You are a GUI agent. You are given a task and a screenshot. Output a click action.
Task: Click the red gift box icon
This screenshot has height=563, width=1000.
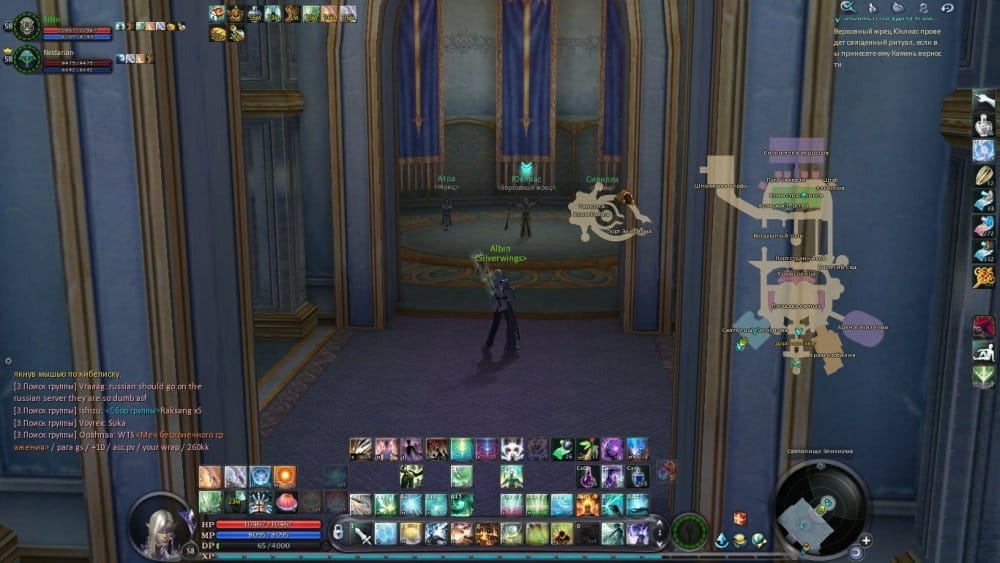coord(740,518)
